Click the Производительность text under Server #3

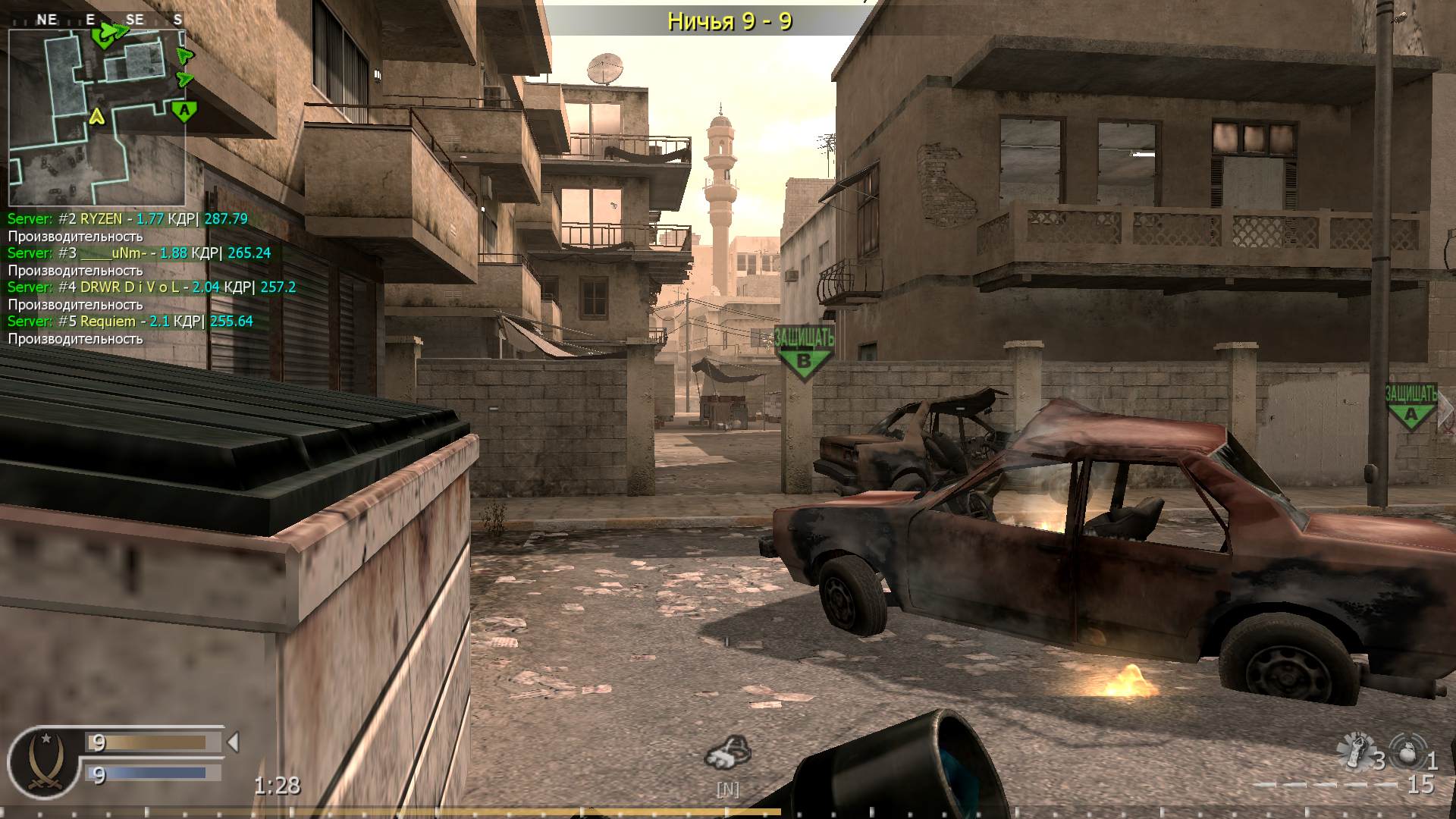click(74, 270)
